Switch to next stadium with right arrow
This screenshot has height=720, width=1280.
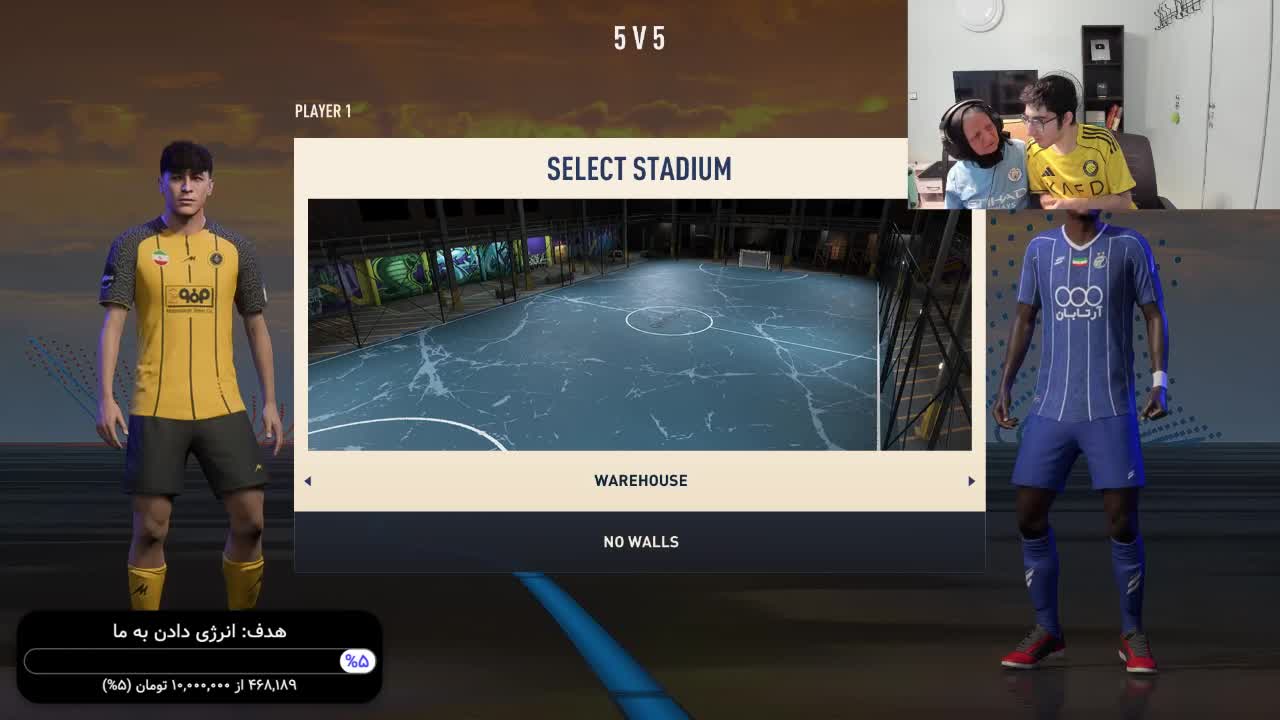click(x=971, y=481)
